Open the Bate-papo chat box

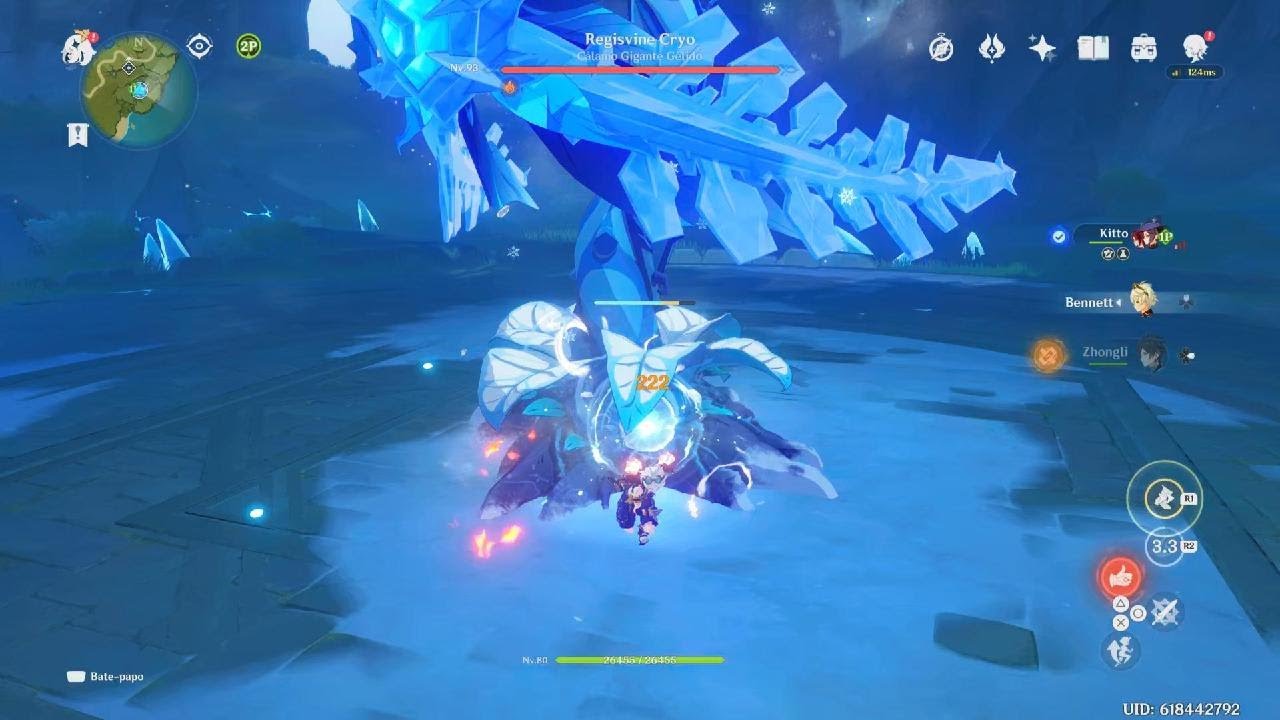(x=105, y=677)
